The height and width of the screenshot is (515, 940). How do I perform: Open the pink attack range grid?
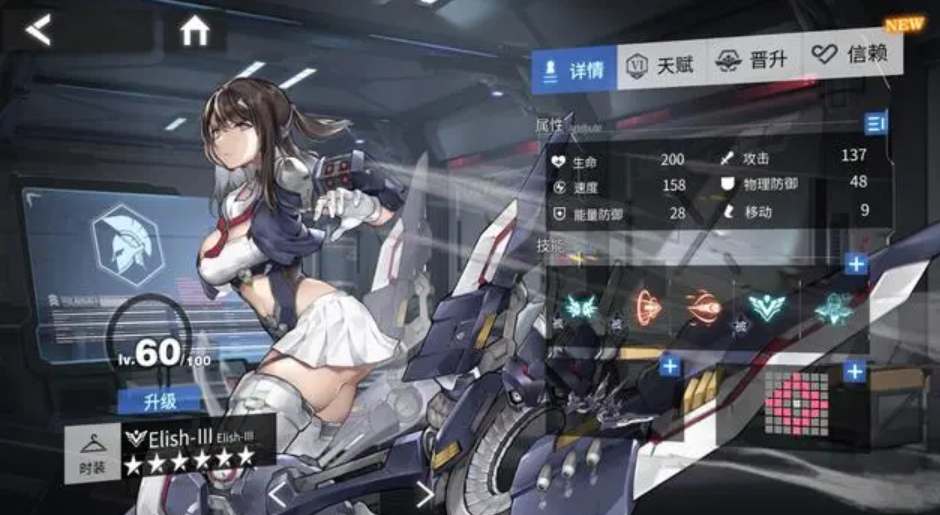click(797, 402)
